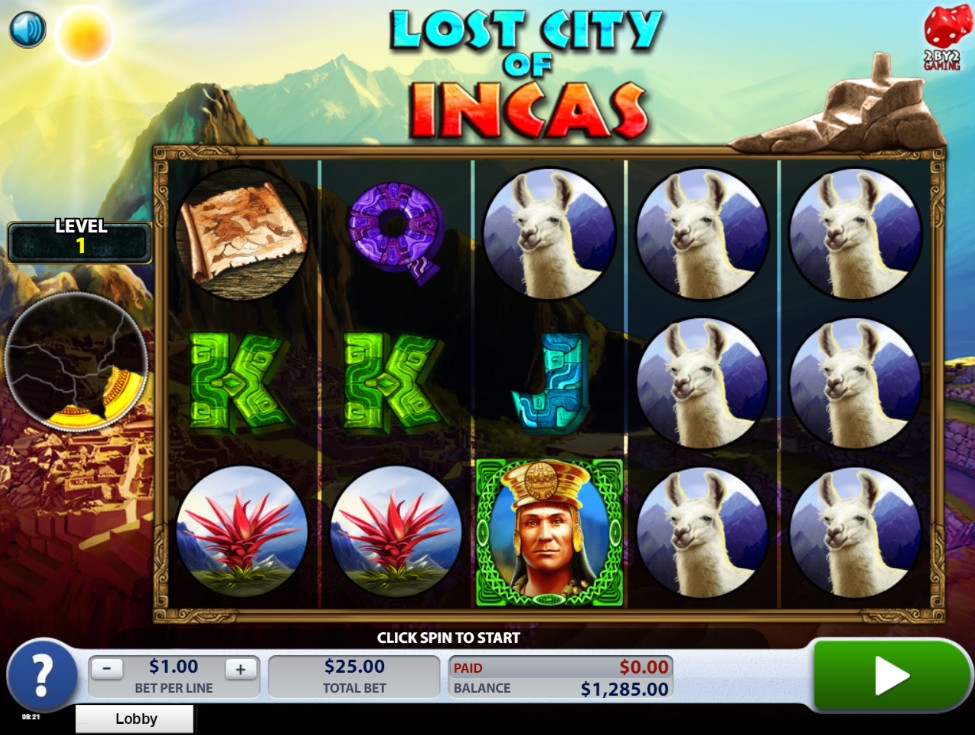The width and height of the screenshot is (975, 735).
Task: Spin the reels with the green play button
Action: point(891,676)
